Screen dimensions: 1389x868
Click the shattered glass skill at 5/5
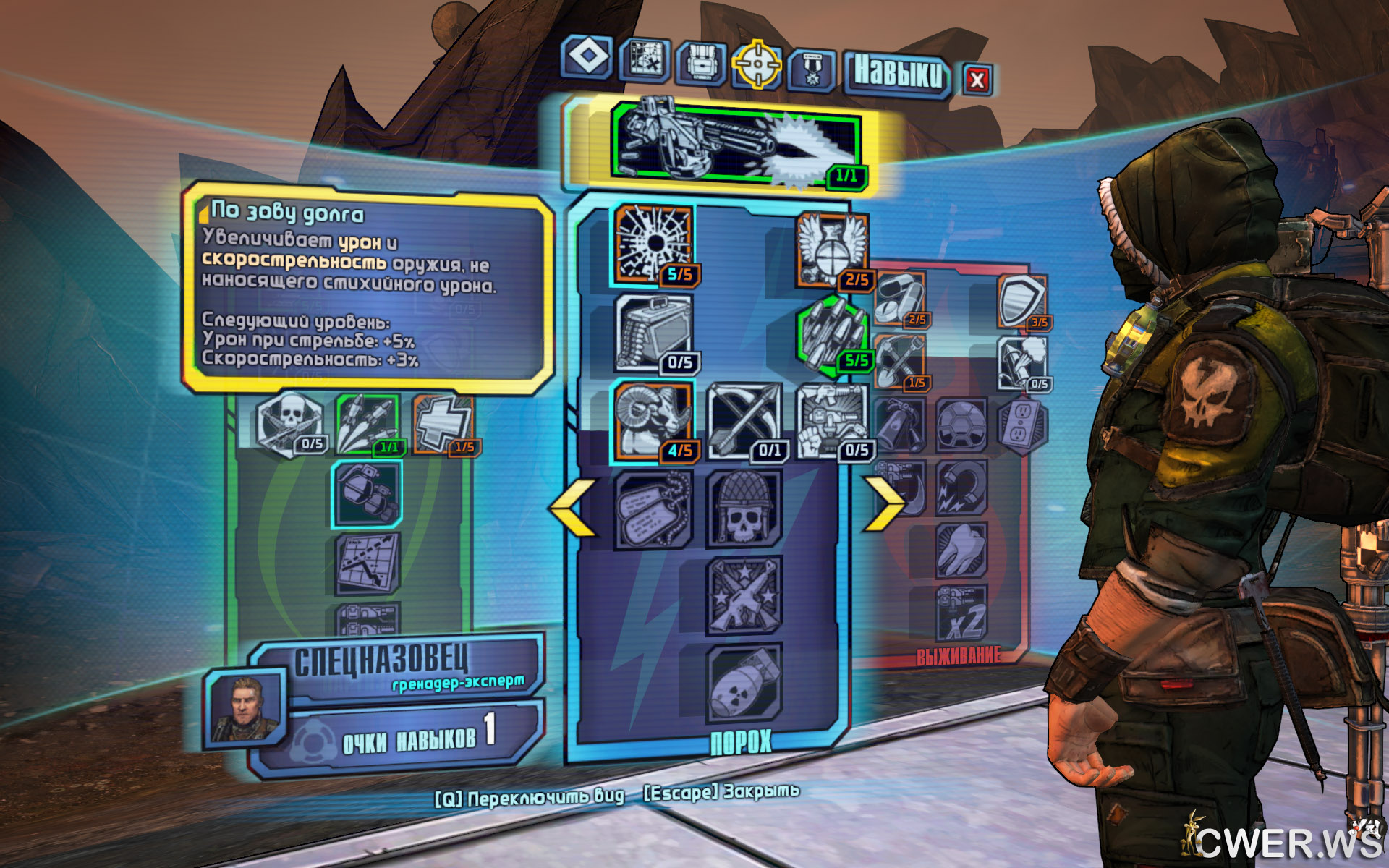(653, 244)
